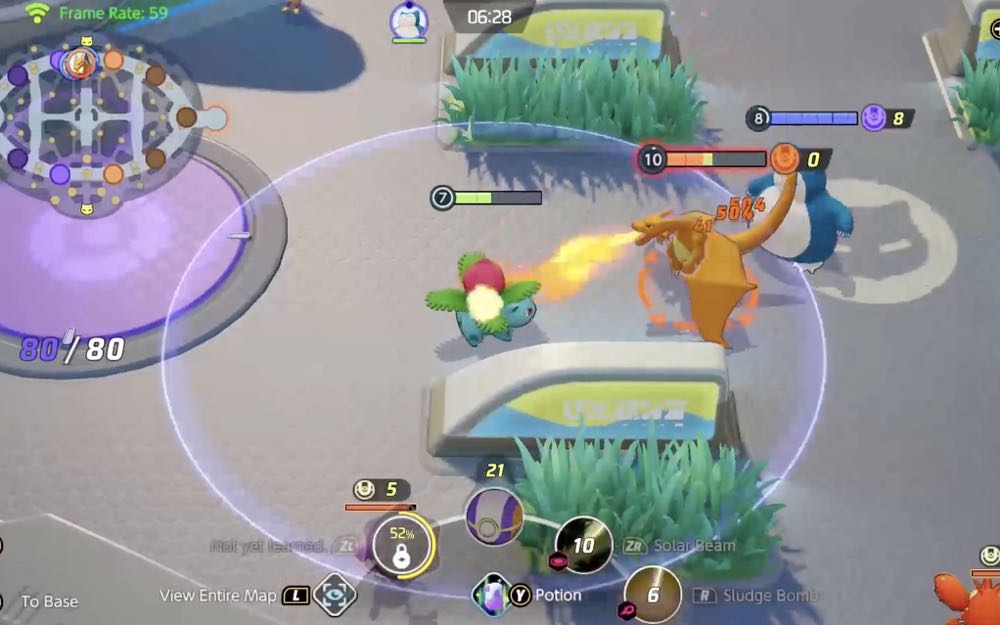This screenshot has width=1000, height=625.
Task: Select the locked Unite Move icon
Action: 401,546
